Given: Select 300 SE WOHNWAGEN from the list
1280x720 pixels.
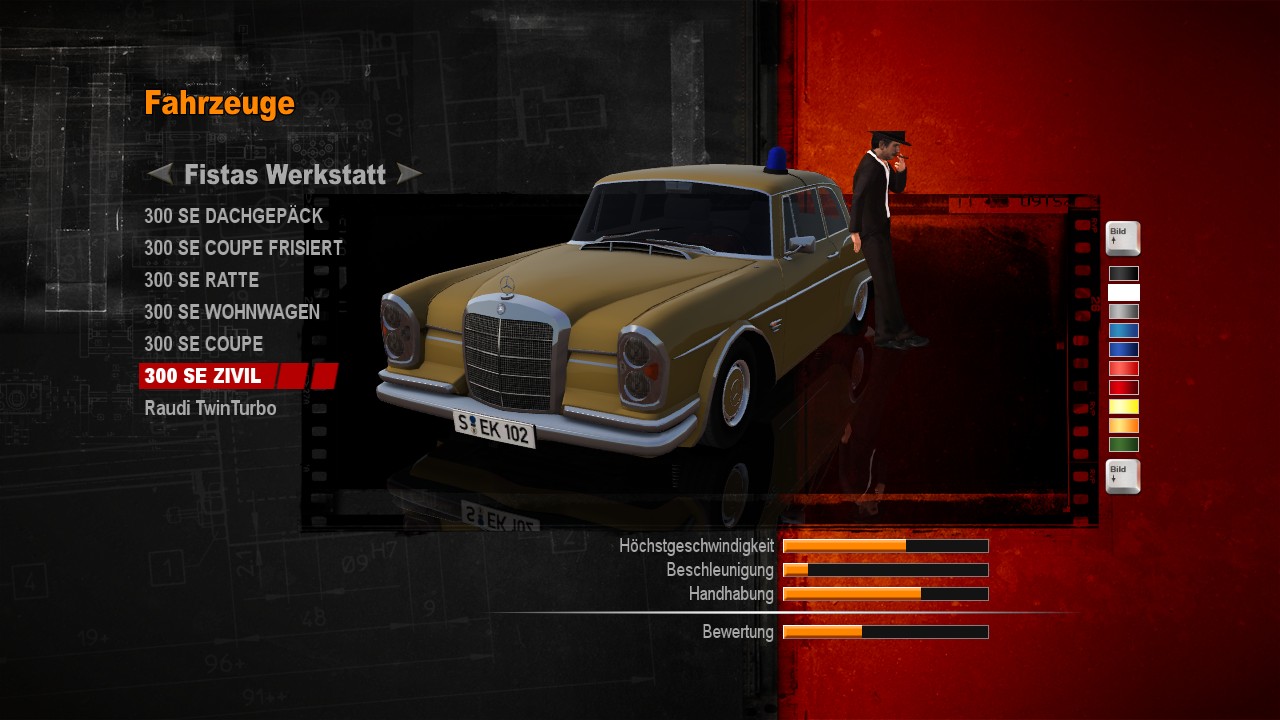Looking at the screenshot, I should 232,312.
